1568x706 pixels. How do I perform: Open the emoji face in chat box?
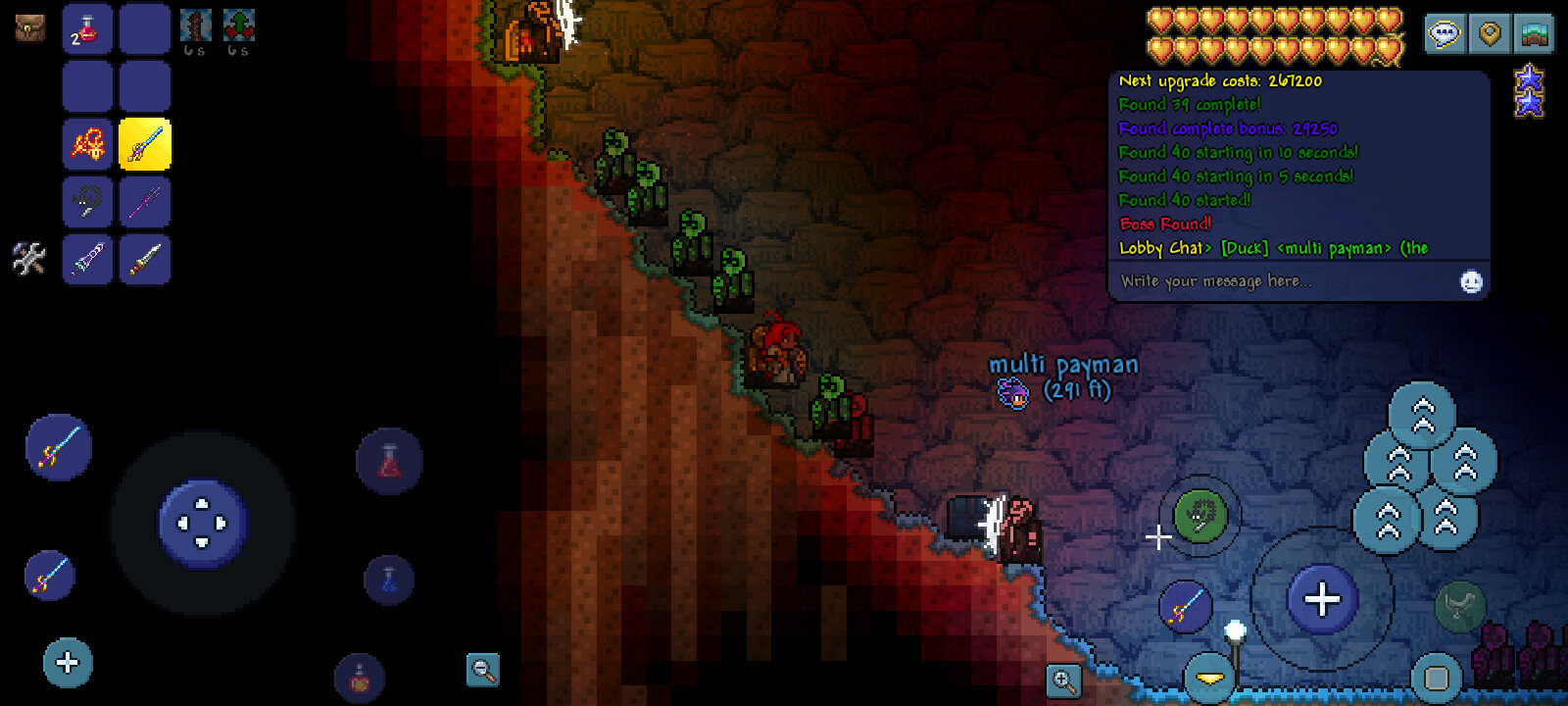1471,282
